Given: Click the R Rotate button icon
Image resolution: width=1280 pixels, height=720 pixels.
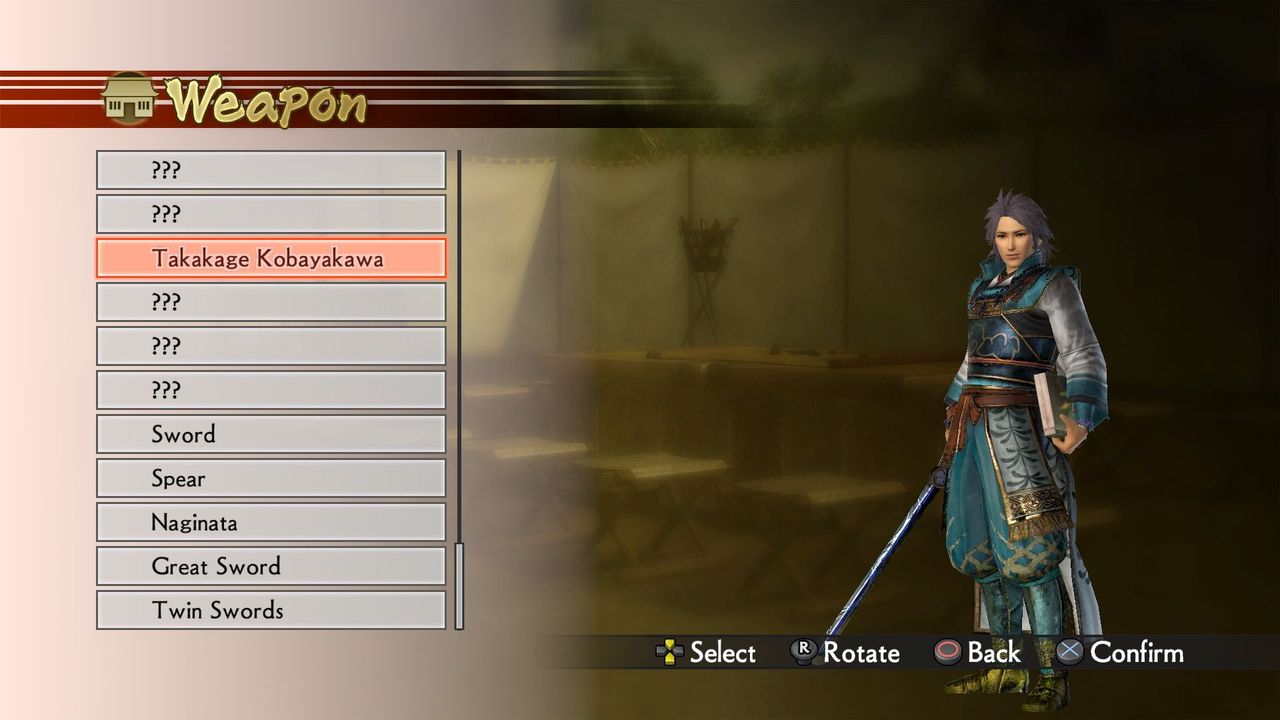Looking at the screenshot, I should (806, 653).
